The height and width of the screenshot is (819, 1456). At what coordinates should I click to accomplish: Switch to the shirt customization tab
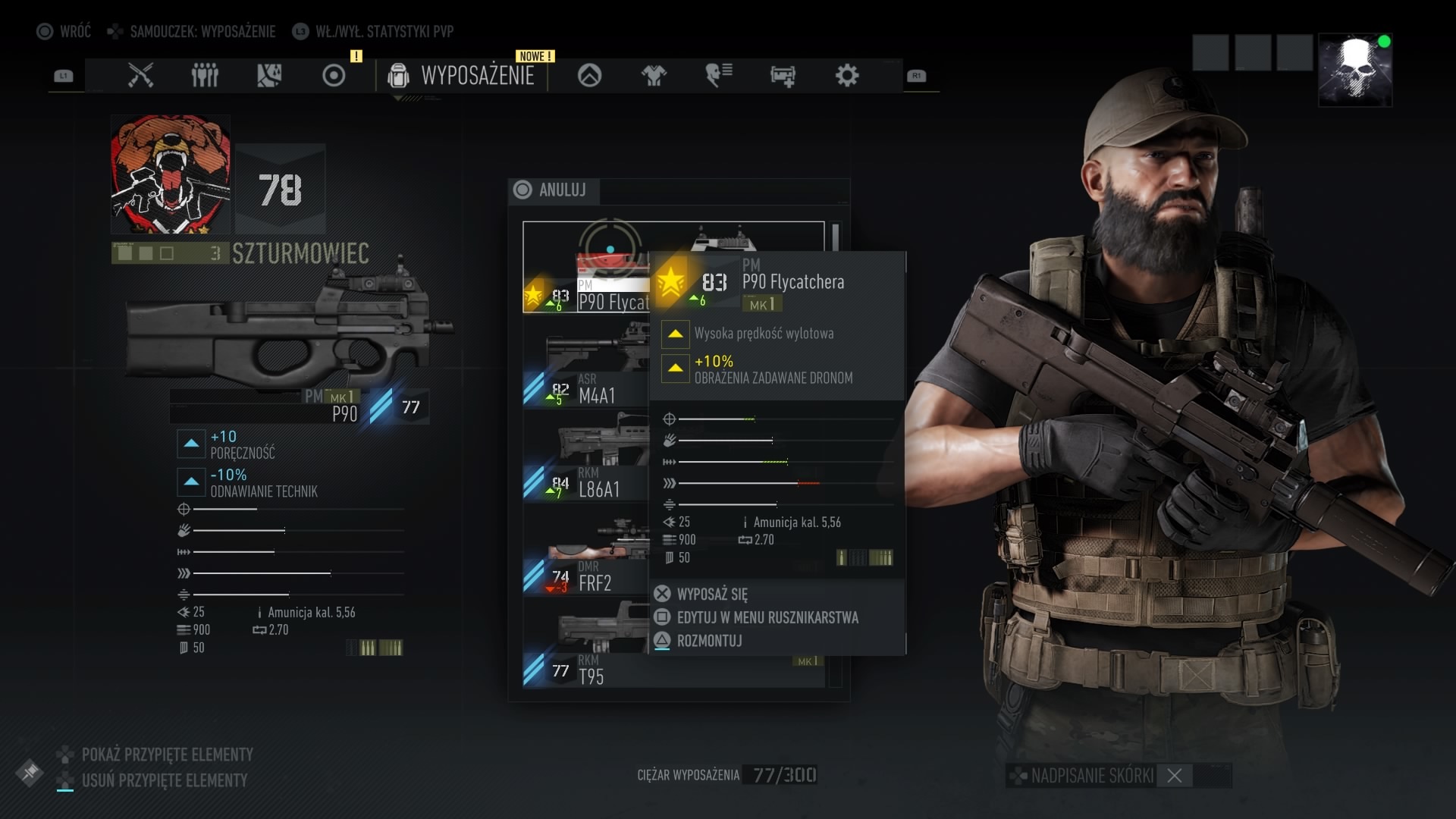(x=654, y=75)
